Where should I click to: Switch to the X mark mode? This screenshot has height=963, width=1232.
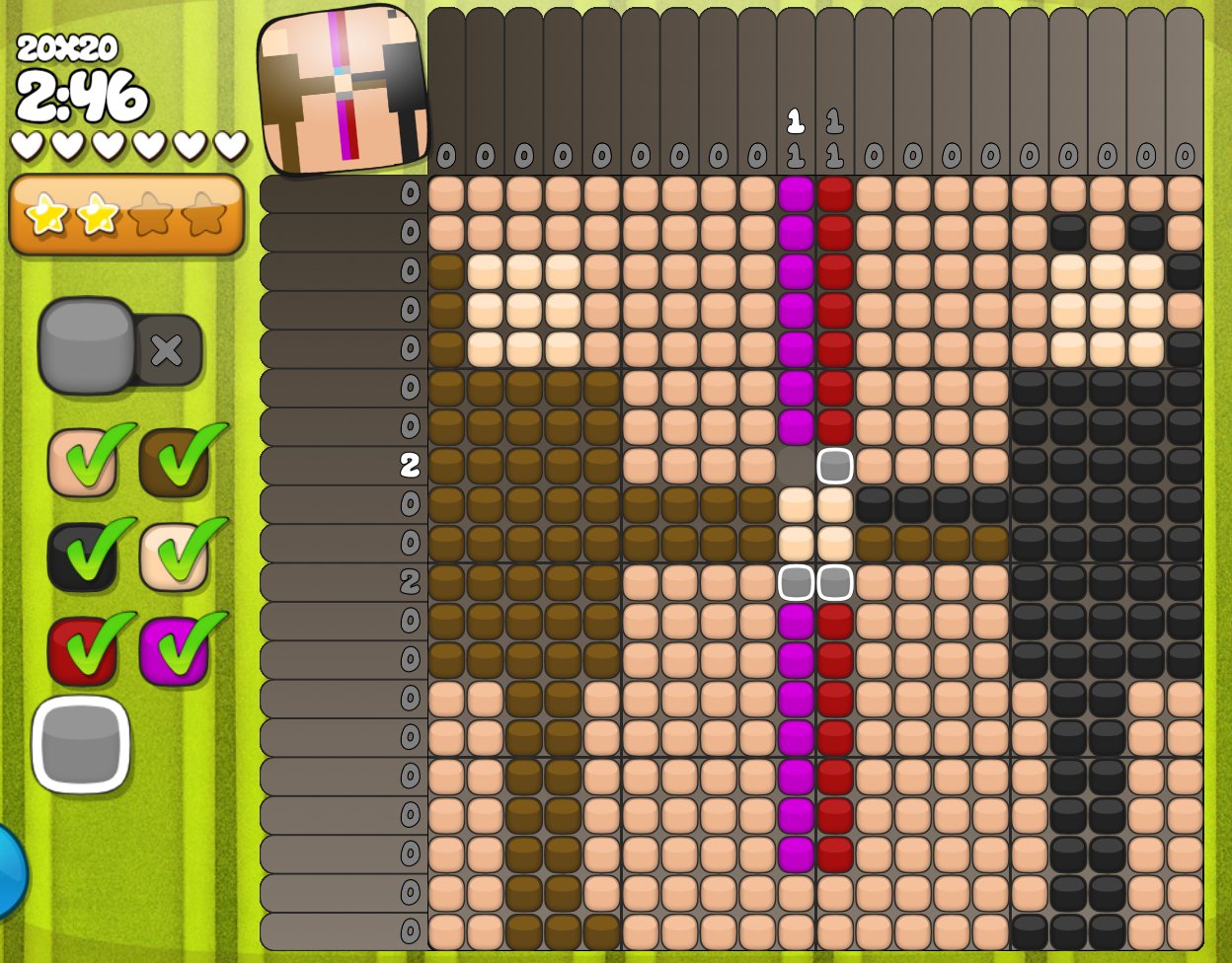(167, 350)
